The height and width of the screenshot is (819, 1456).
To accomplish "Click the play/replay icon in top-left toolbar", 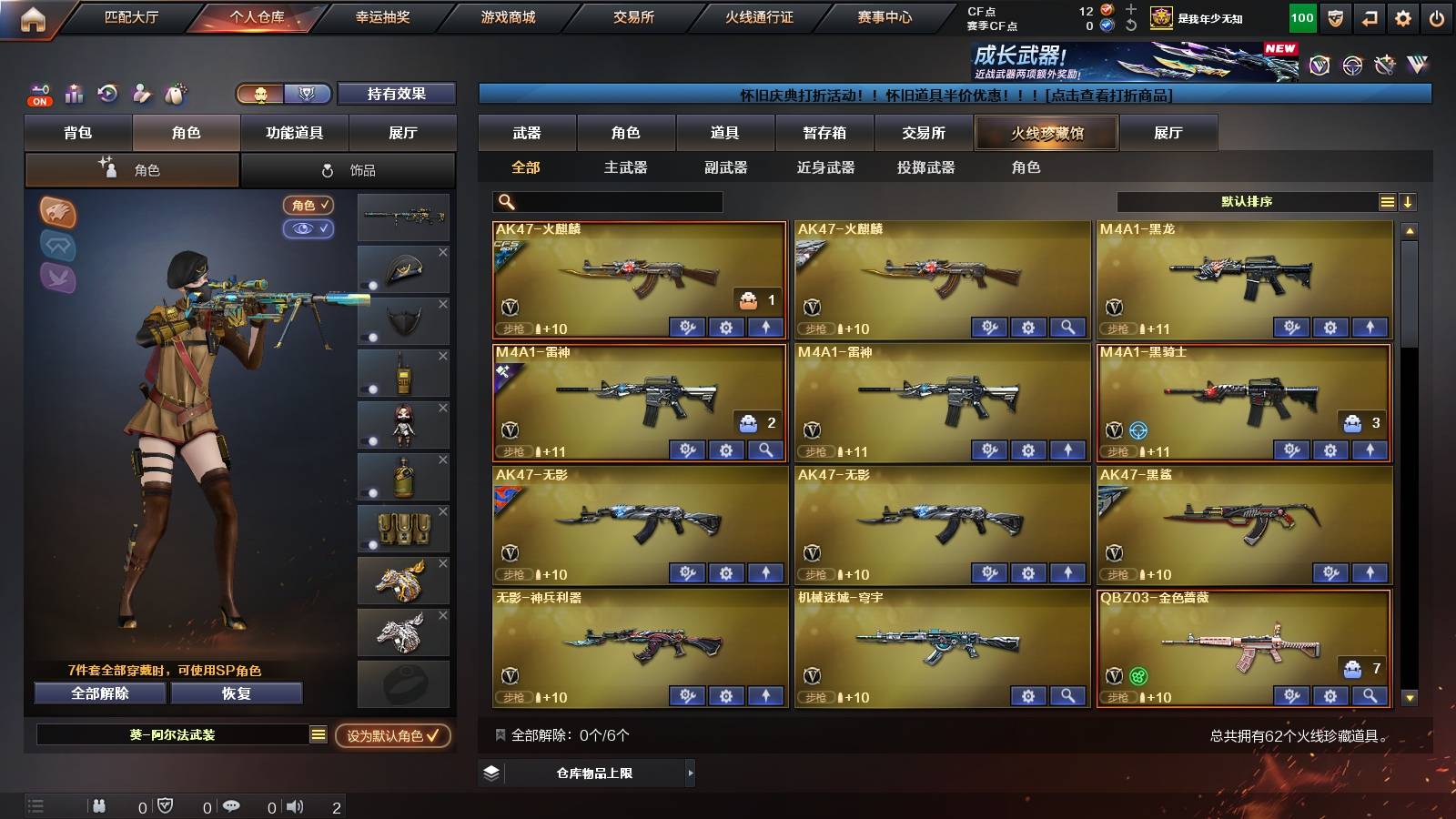I will tap(107, 94).
